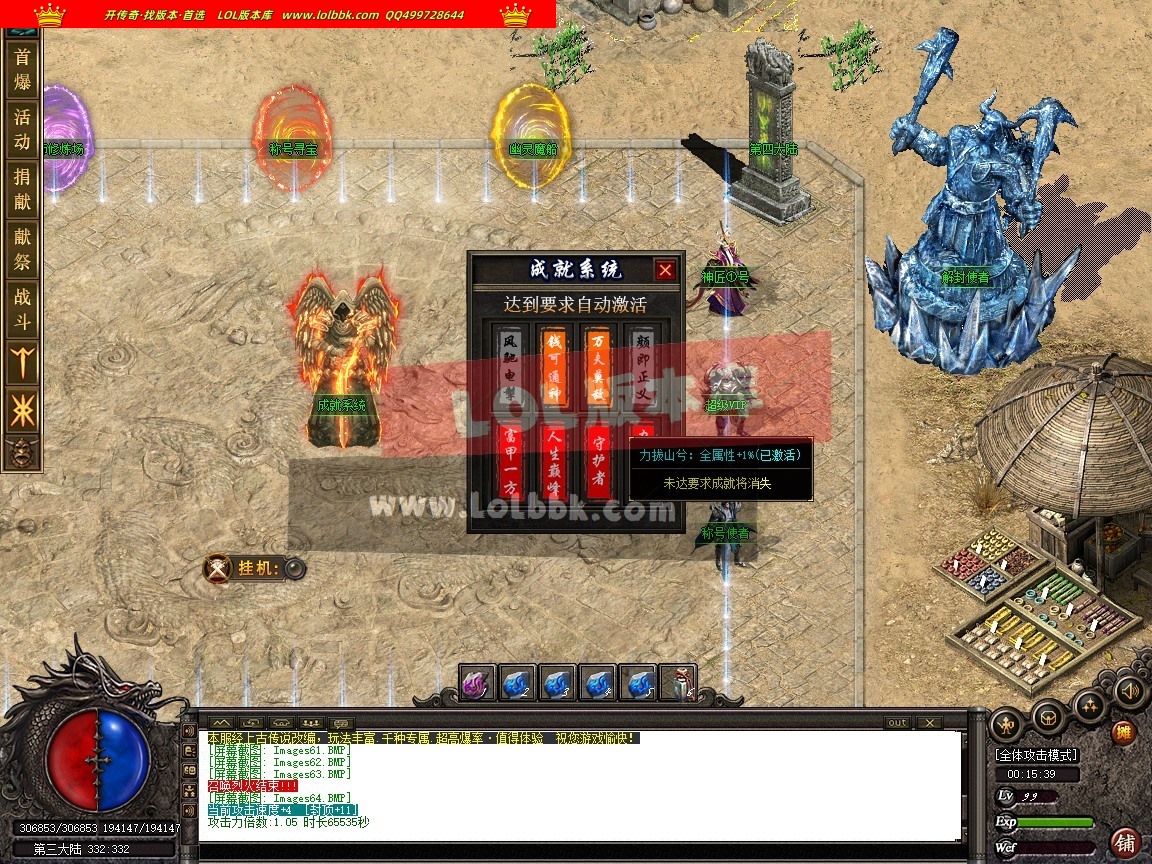Screen dimensions: 1152x864
Task: Select the 万夫莫敌 achievement scroll
Action: [598, 366]
